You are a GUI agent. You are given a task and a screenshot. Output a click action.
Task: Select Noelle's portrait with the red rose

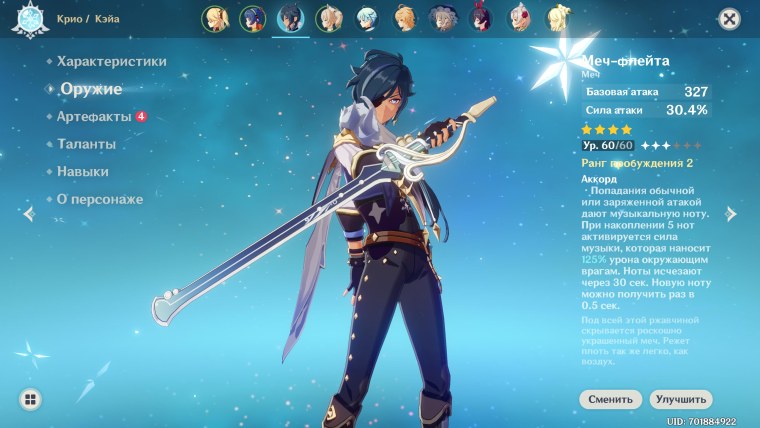click(519, 18)
